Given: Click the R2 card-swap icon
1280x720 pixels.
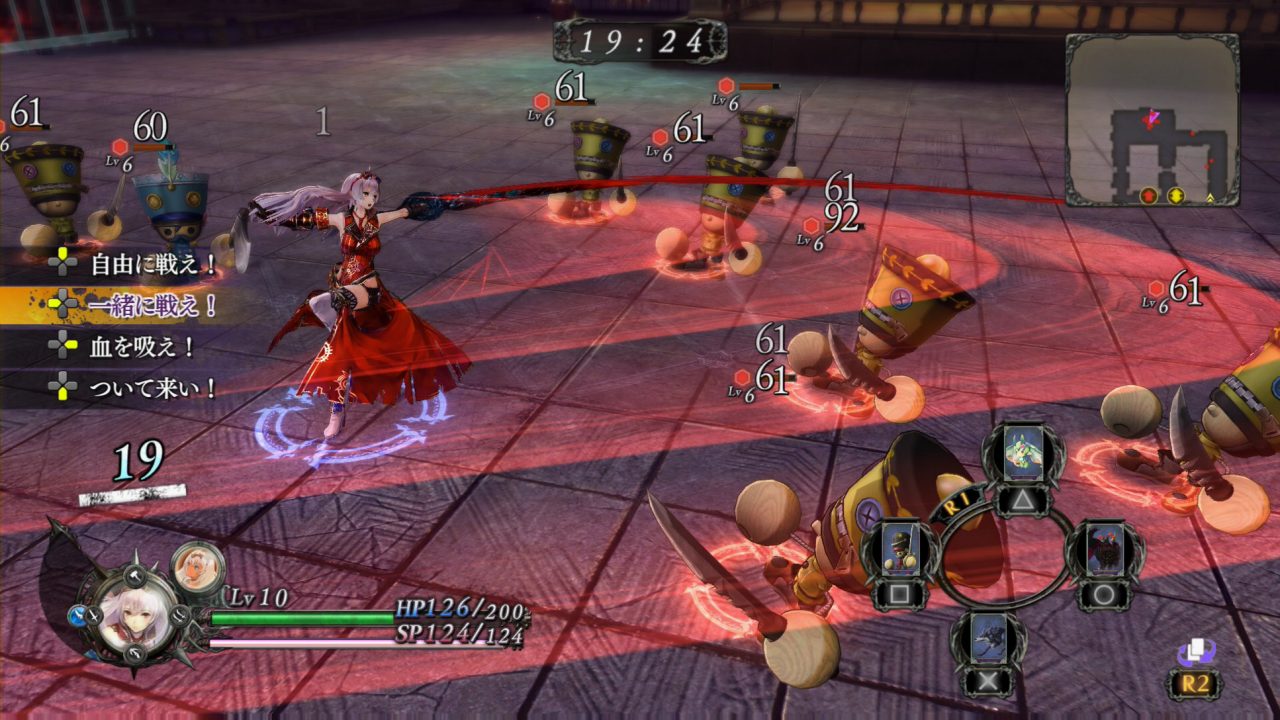Looking at the screenshot, I should tap(1196, 655).
